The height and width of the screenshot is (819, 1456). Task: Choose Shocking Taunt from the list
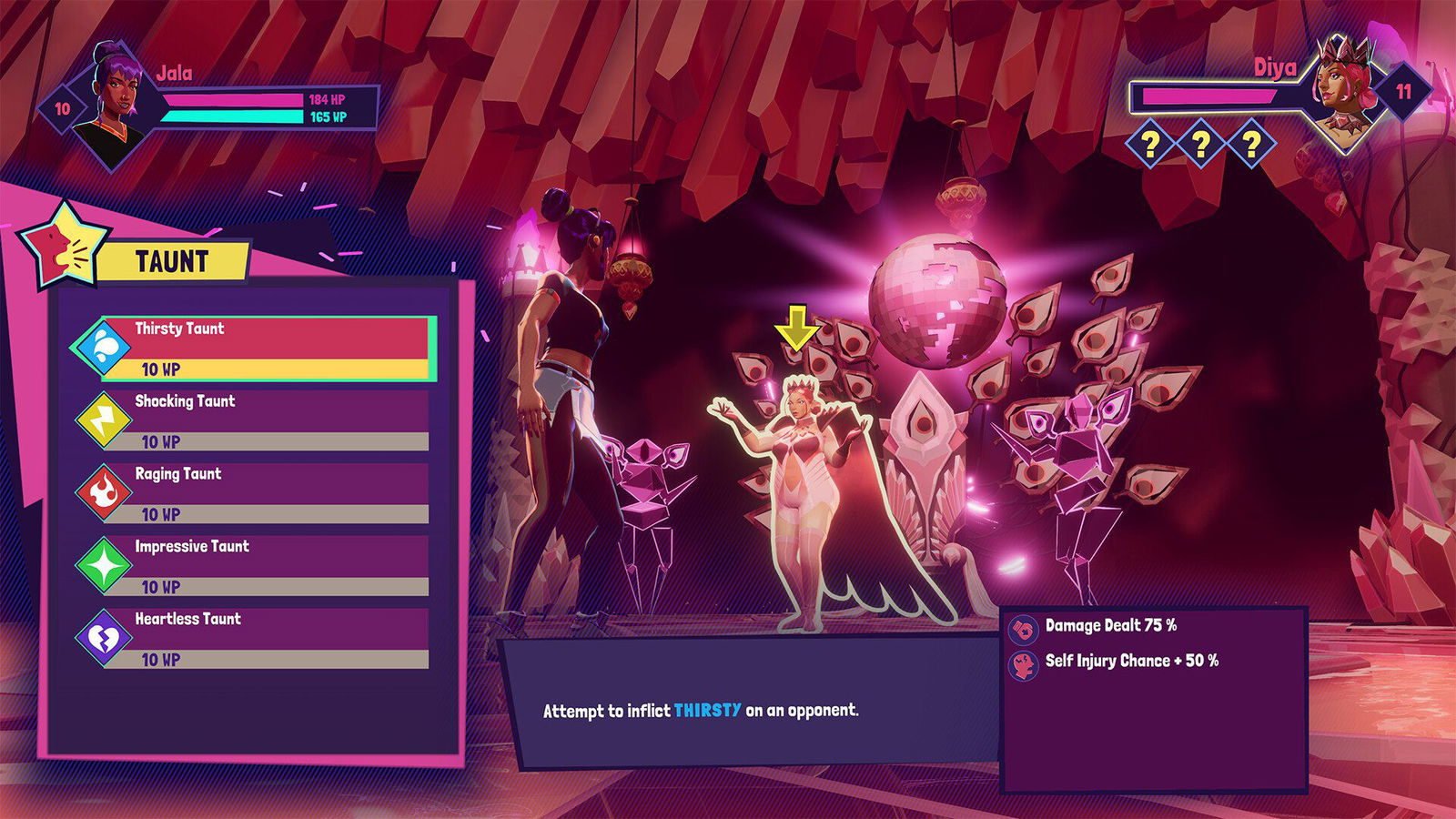(x=264, y=420)
